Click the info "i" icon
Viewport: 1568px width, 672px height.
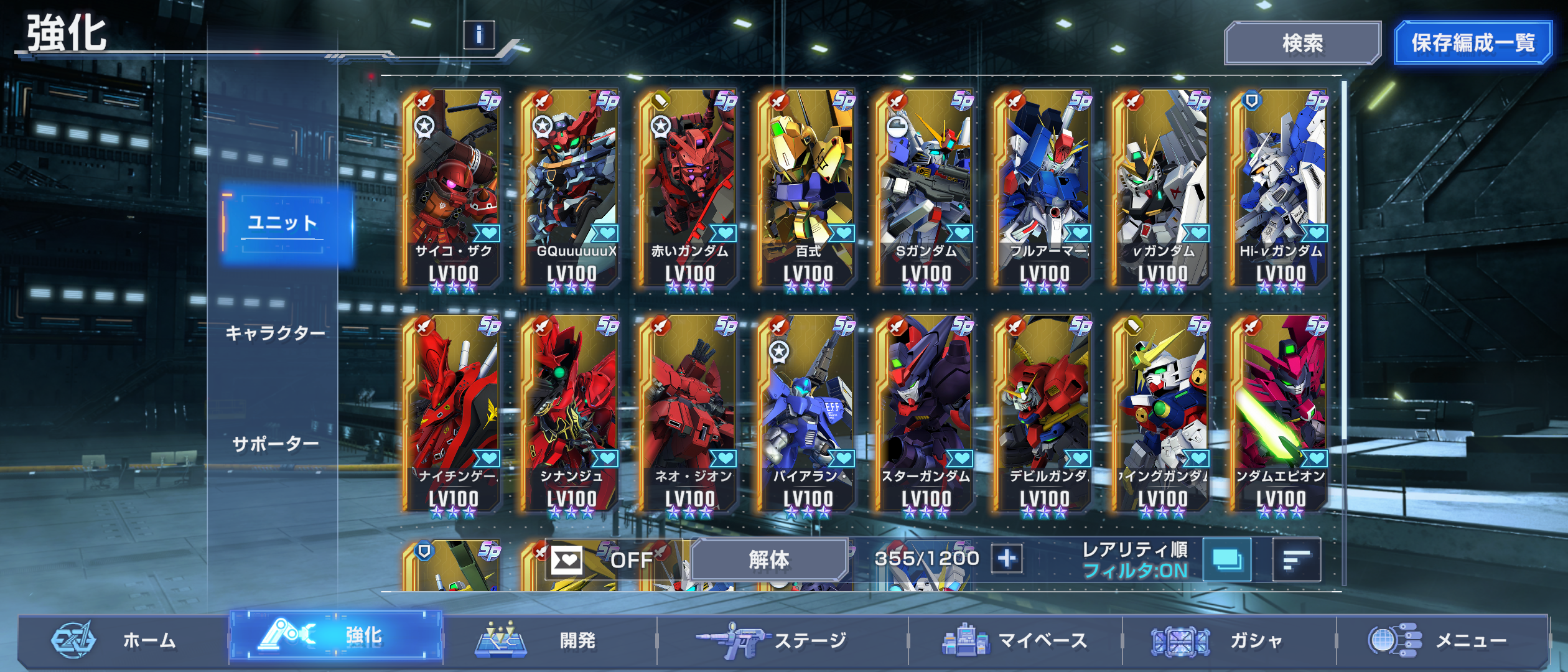pyautogui.click(x=478, y=35)
